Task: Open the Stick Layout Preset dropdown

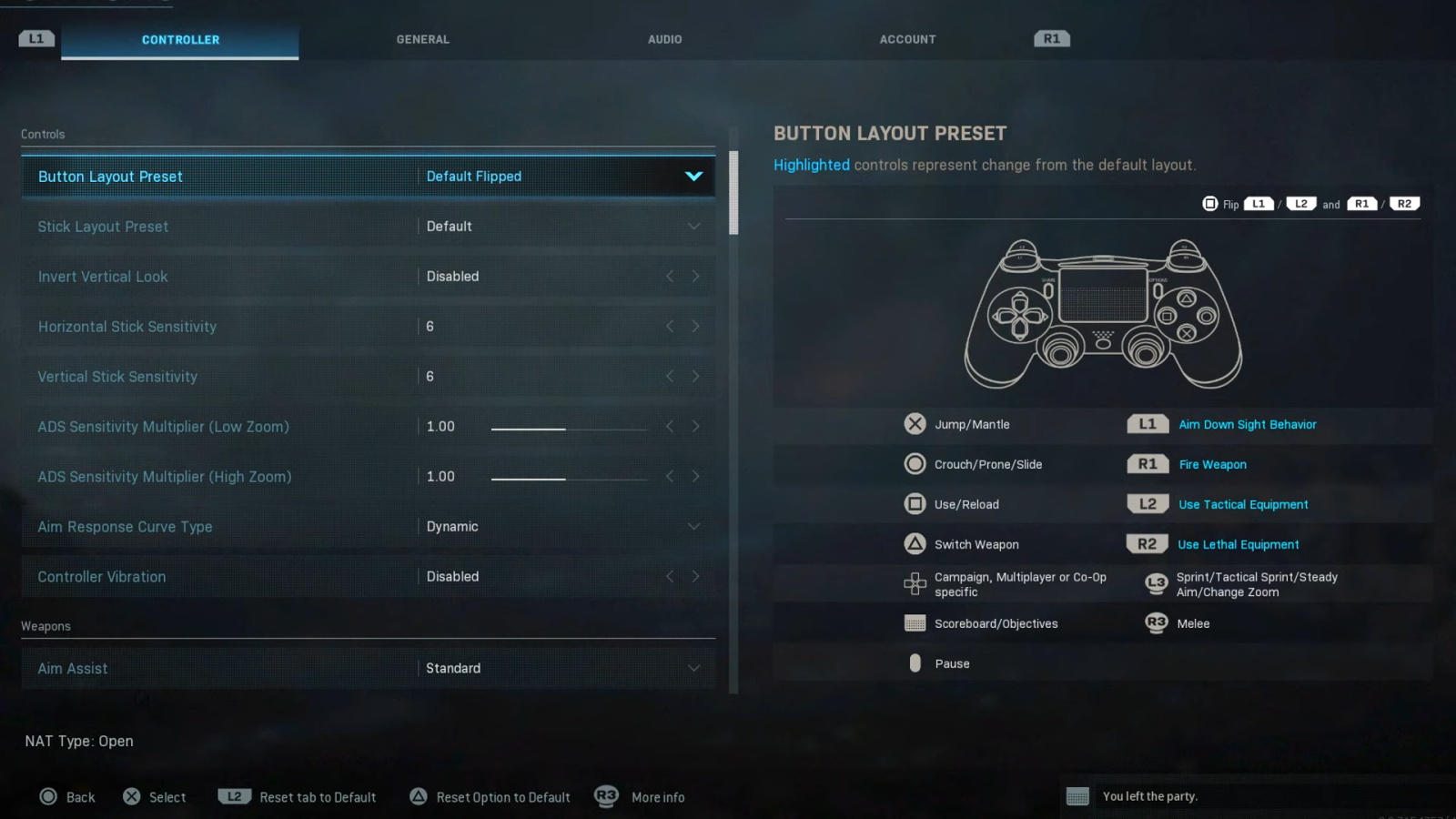Action: tap(693, 226)
